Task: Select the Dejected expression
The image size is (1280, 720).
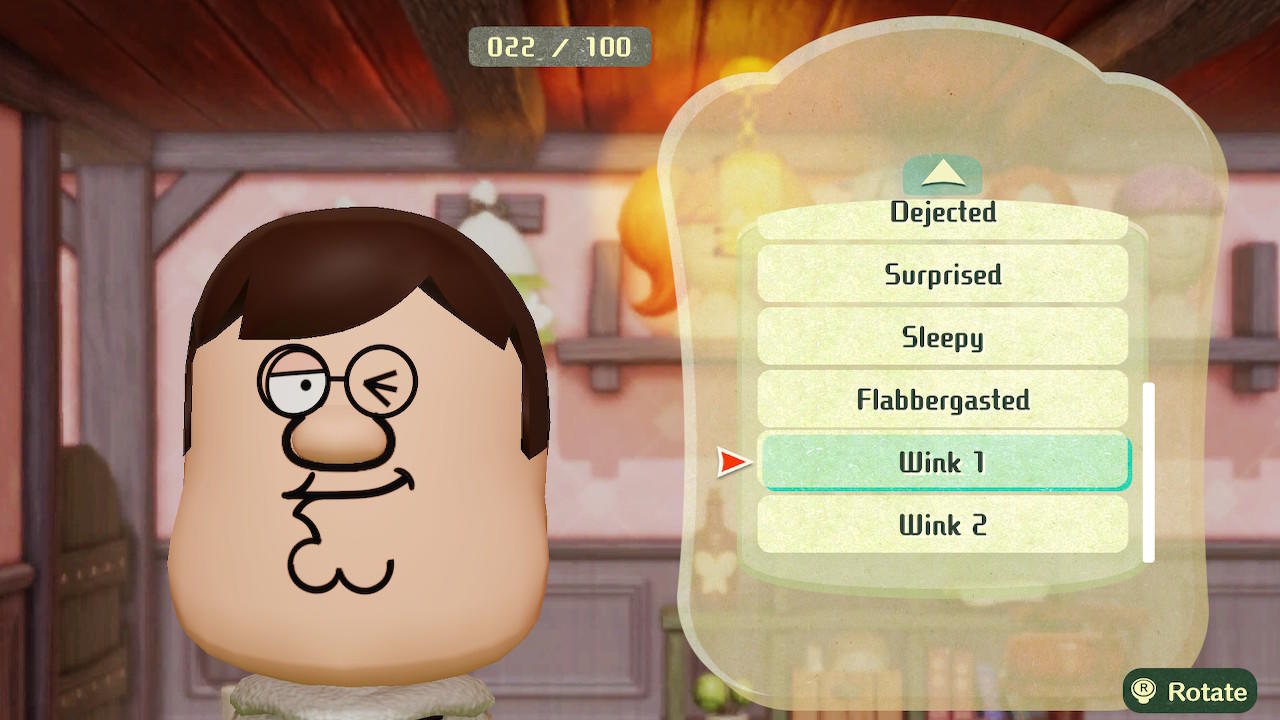Action: click(942, 218)
